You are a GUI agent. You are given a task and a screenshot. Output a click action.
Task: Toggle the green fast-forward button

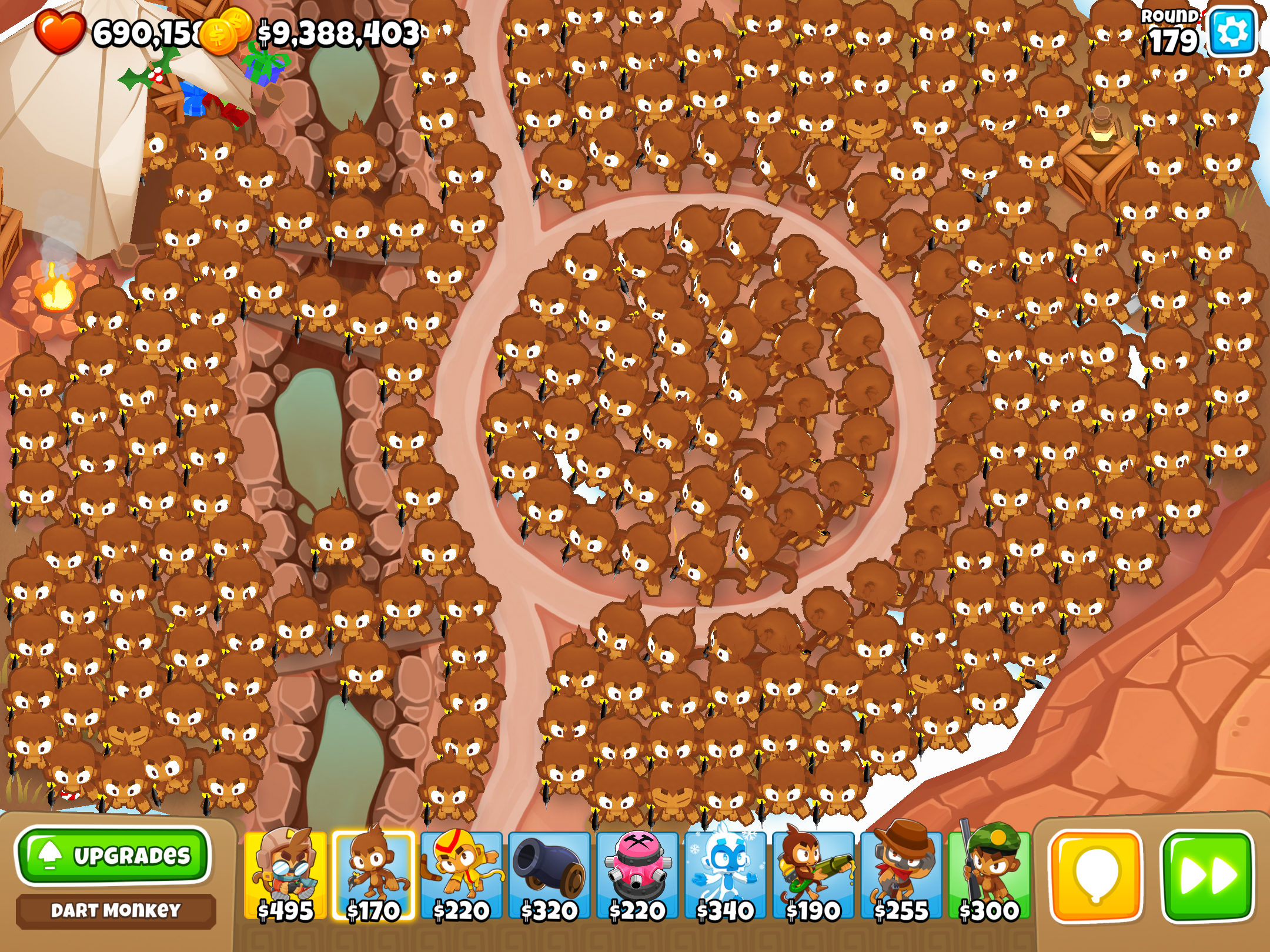tap(1208, 876)
